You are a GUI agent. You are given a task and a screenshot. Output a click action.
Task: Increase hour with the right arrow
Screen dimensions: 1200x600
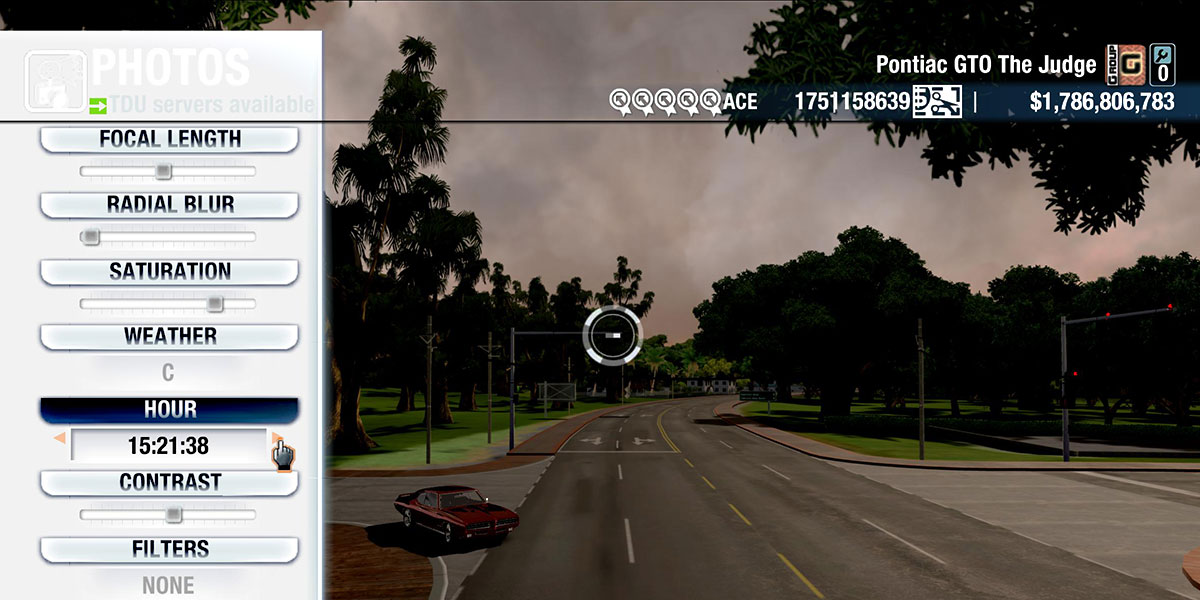(276, 438)
